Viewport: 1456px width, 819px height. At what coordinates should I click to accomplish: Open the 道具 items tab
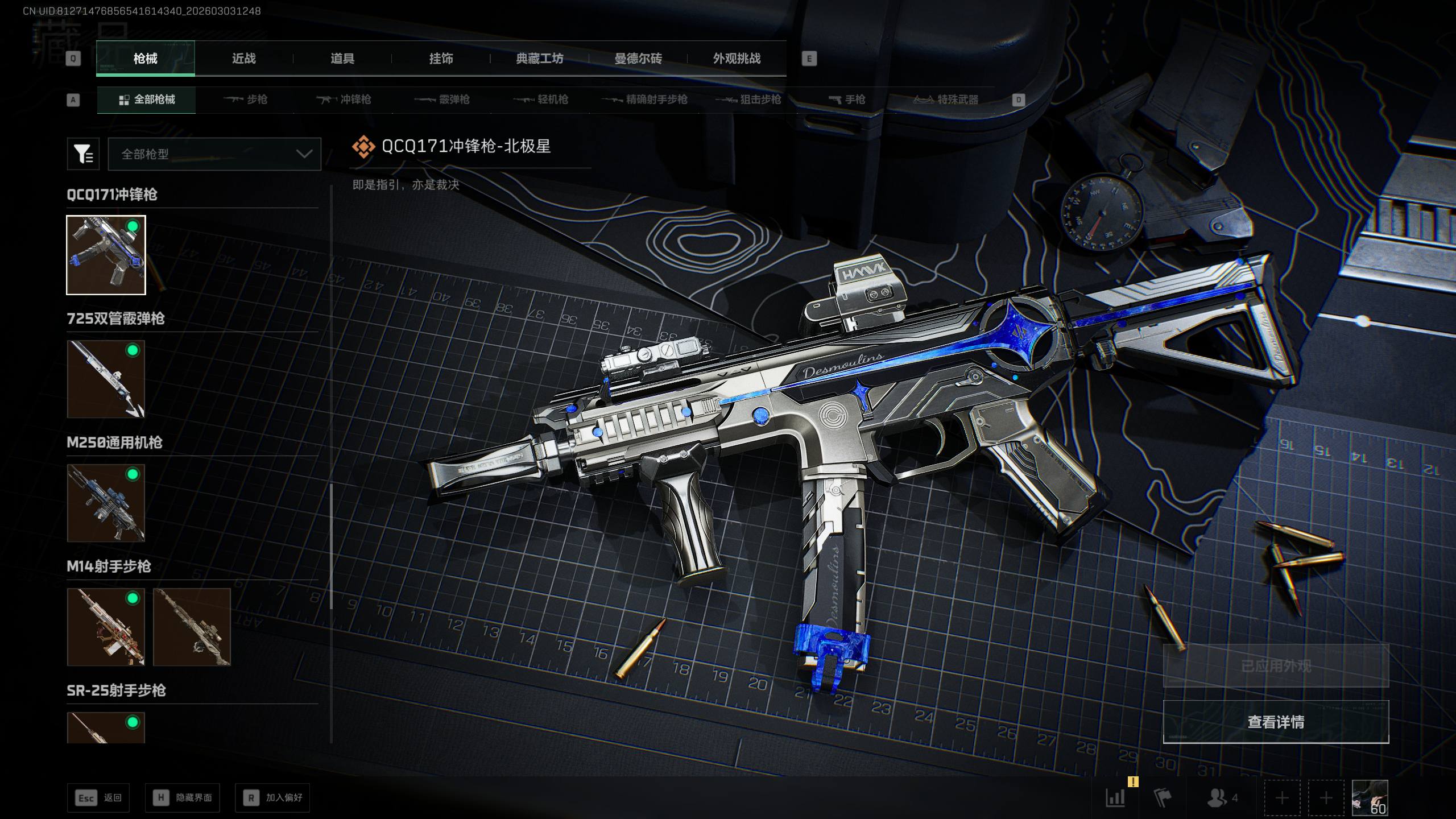coord(342,59)
